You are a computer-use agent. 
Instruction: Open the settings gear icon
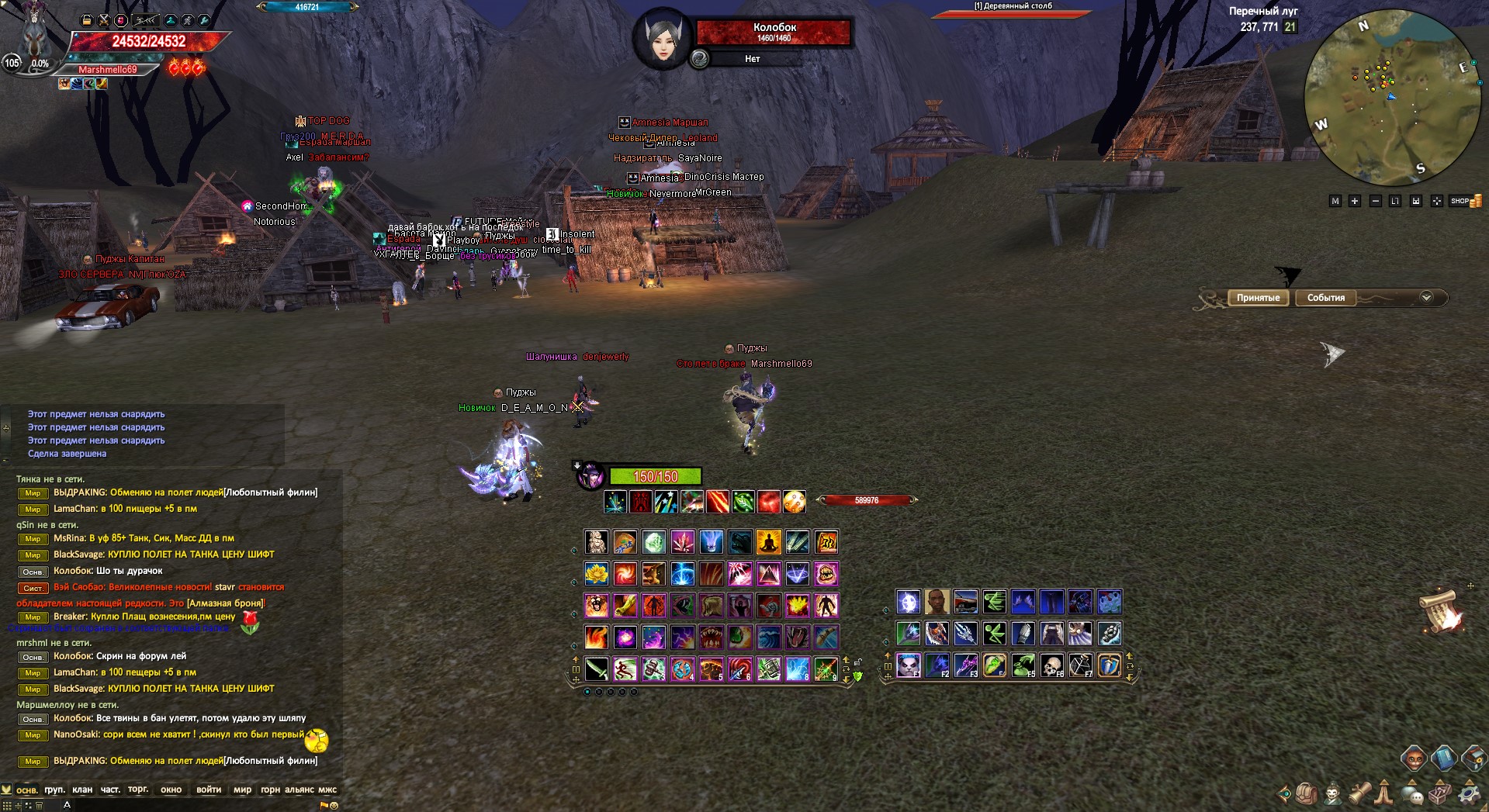1470,795
